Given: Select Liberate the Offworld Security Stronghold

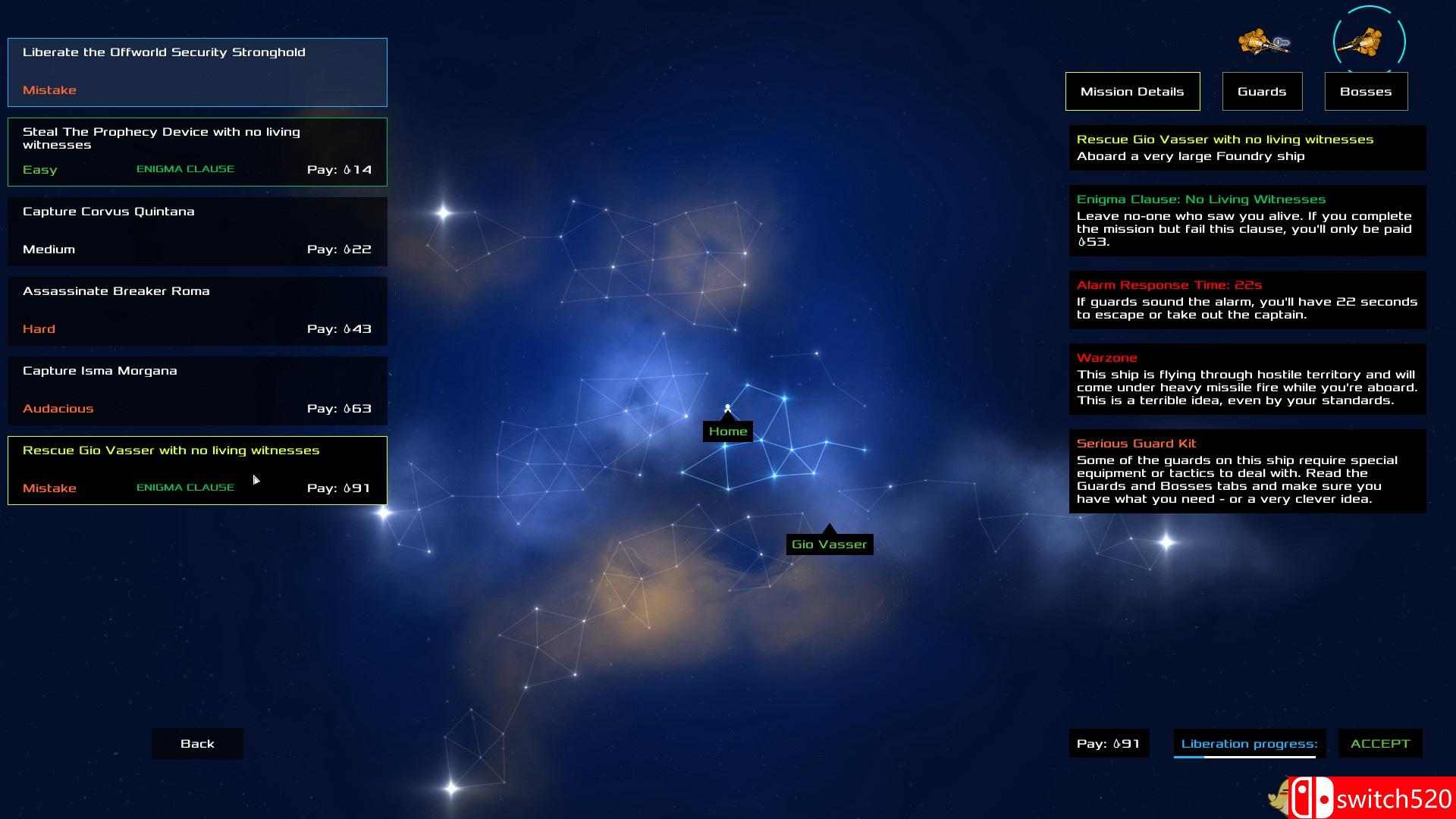Looking at the screenshot, I should click(x=197, y=71).
